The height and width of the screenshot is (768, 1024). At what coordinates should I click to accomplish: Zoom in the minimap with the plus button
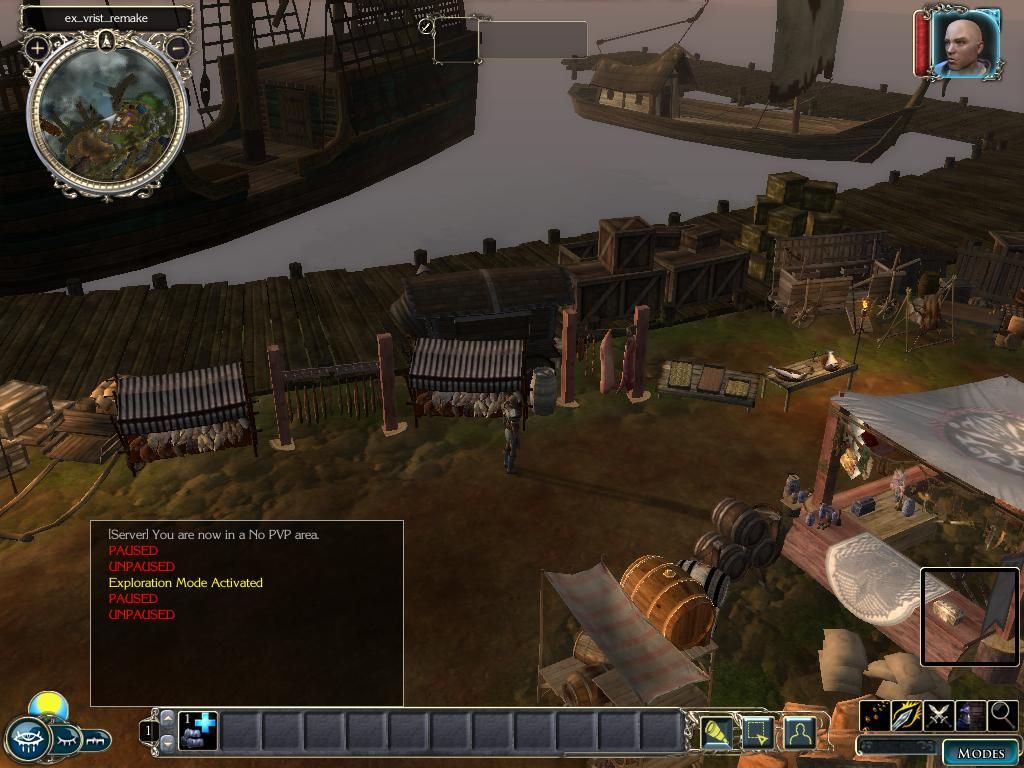click(x=37, y=47)
